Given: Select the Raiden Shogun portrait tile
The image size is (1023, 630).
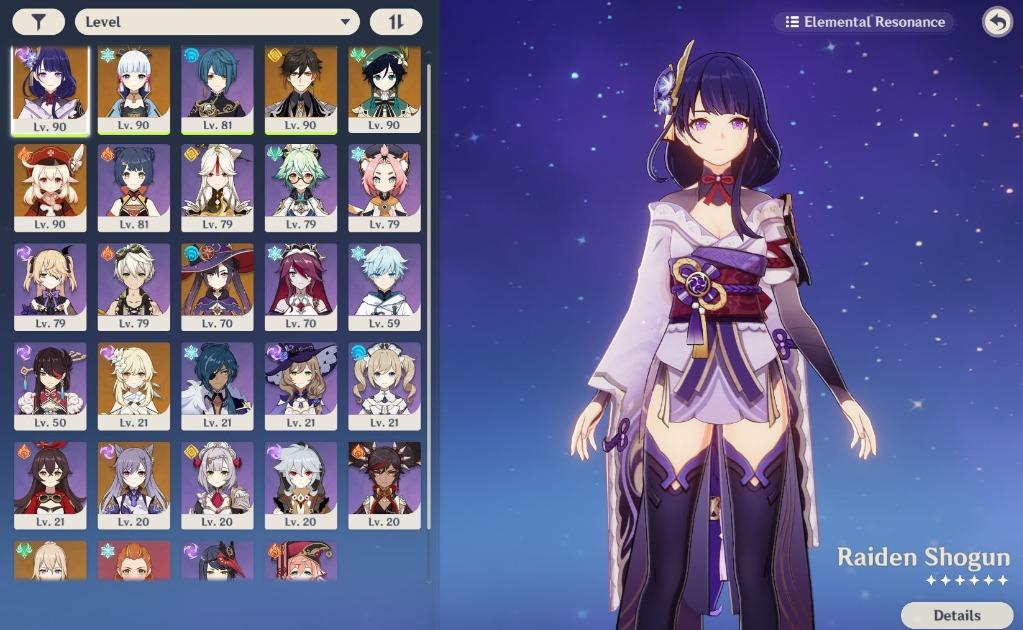Looking at the screenshot, I should [50, 88].
